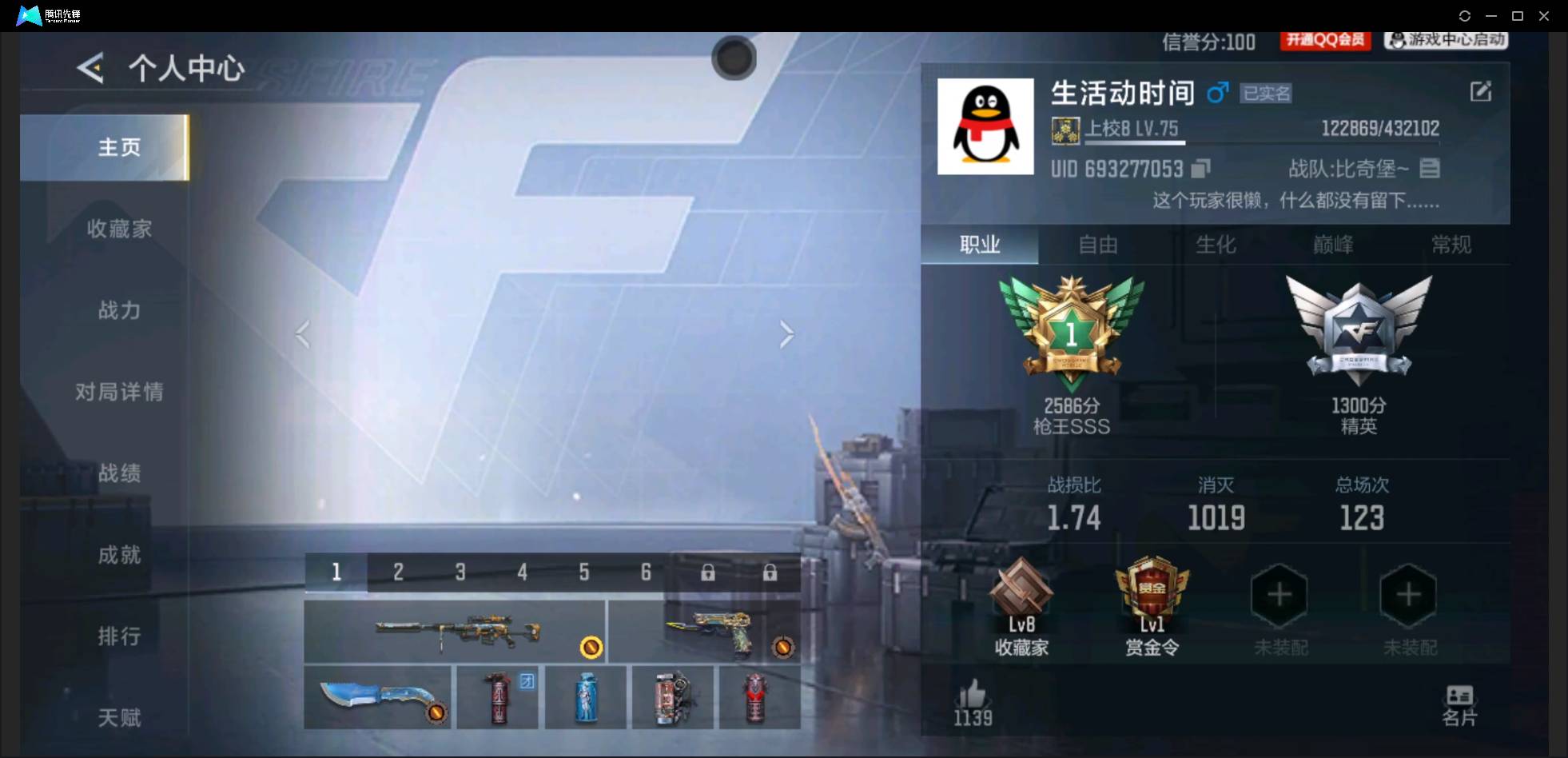This screenshot has height=758, width=1568.
Task: Click the first 未装配 plus slot
Action: pyautogui.click(x=1278, y=594)
